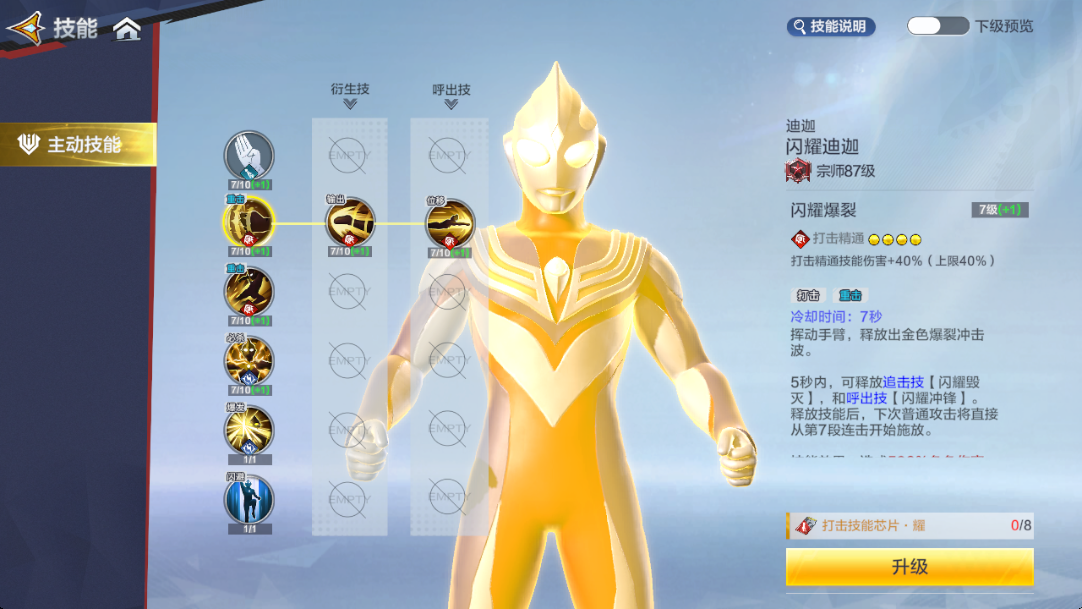Upgrade the skill with the 升级 button

click(909, 567)
